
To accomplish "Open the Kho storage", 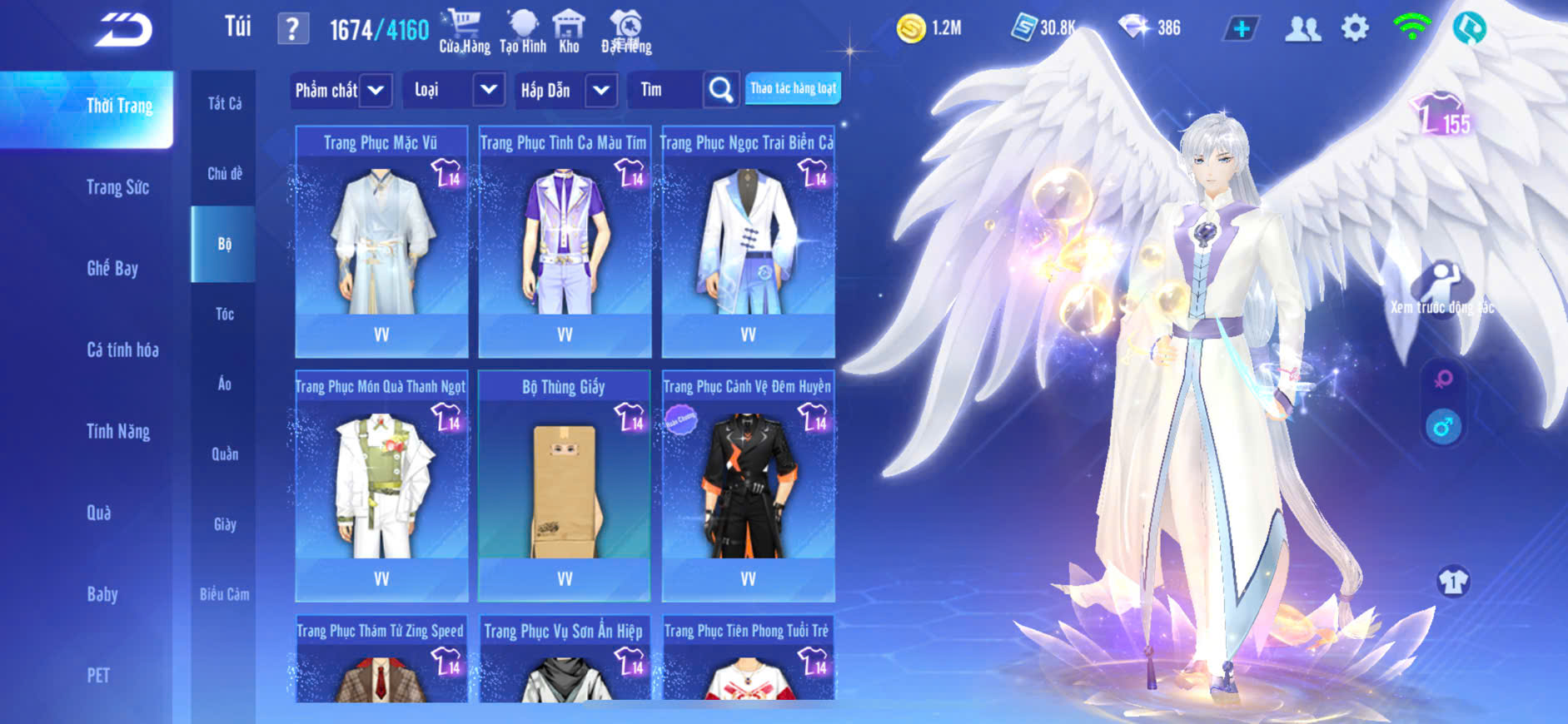I will pos(569,32).
